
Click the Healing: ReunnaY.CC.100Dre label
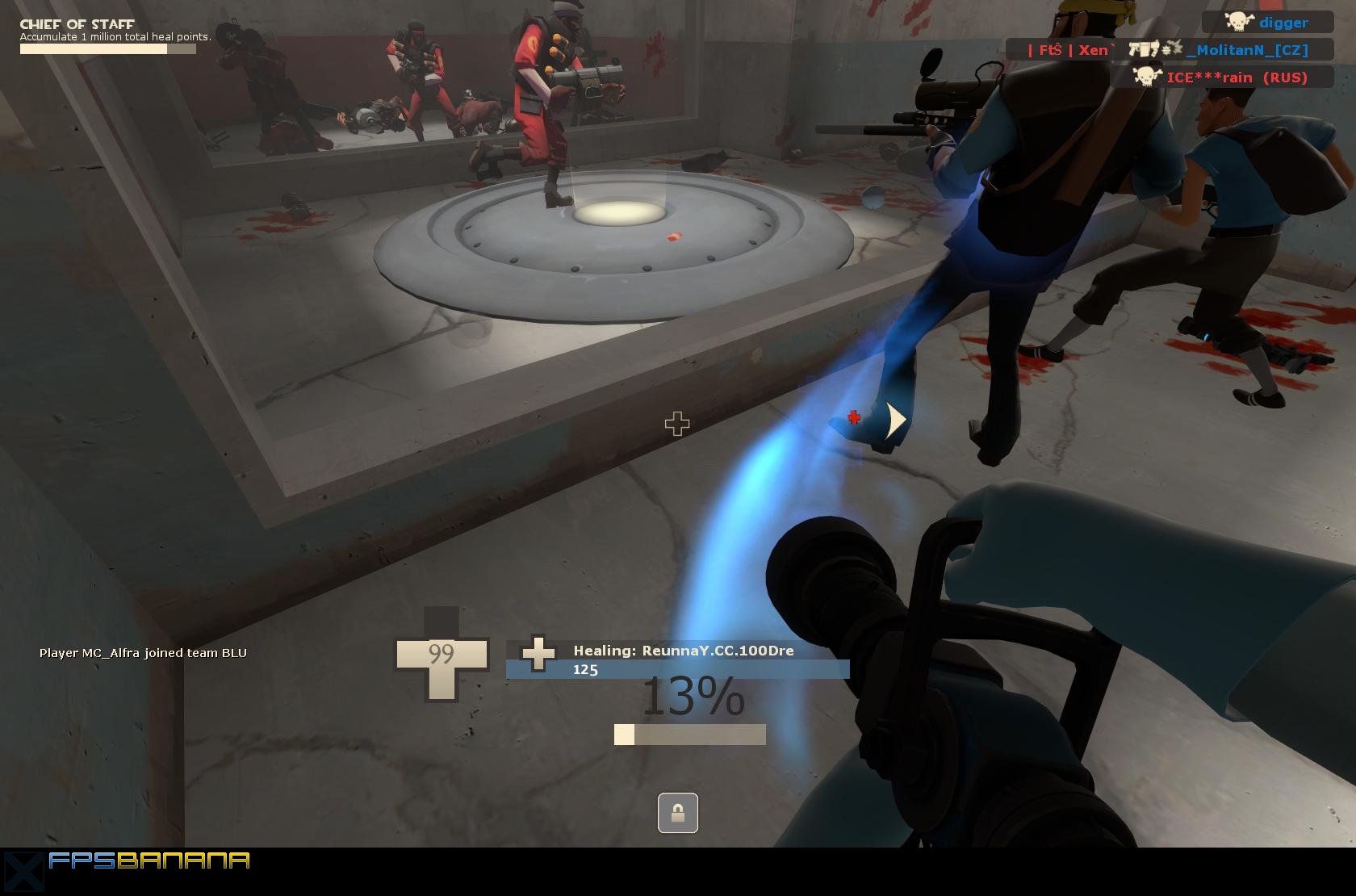tap(683, 651)
